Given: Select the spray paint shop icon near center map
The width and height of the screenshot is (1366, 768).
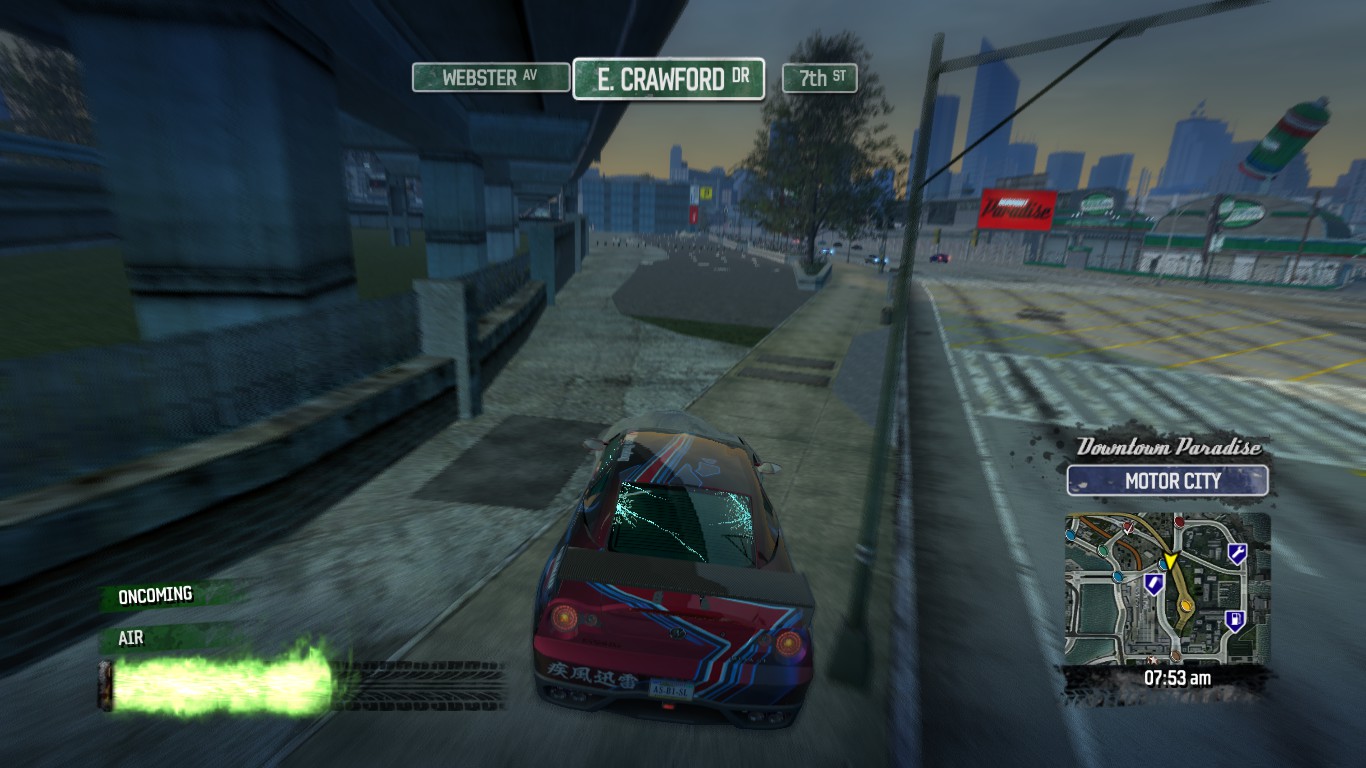Looking at the screenshot, I should (x=1153, y=583).
